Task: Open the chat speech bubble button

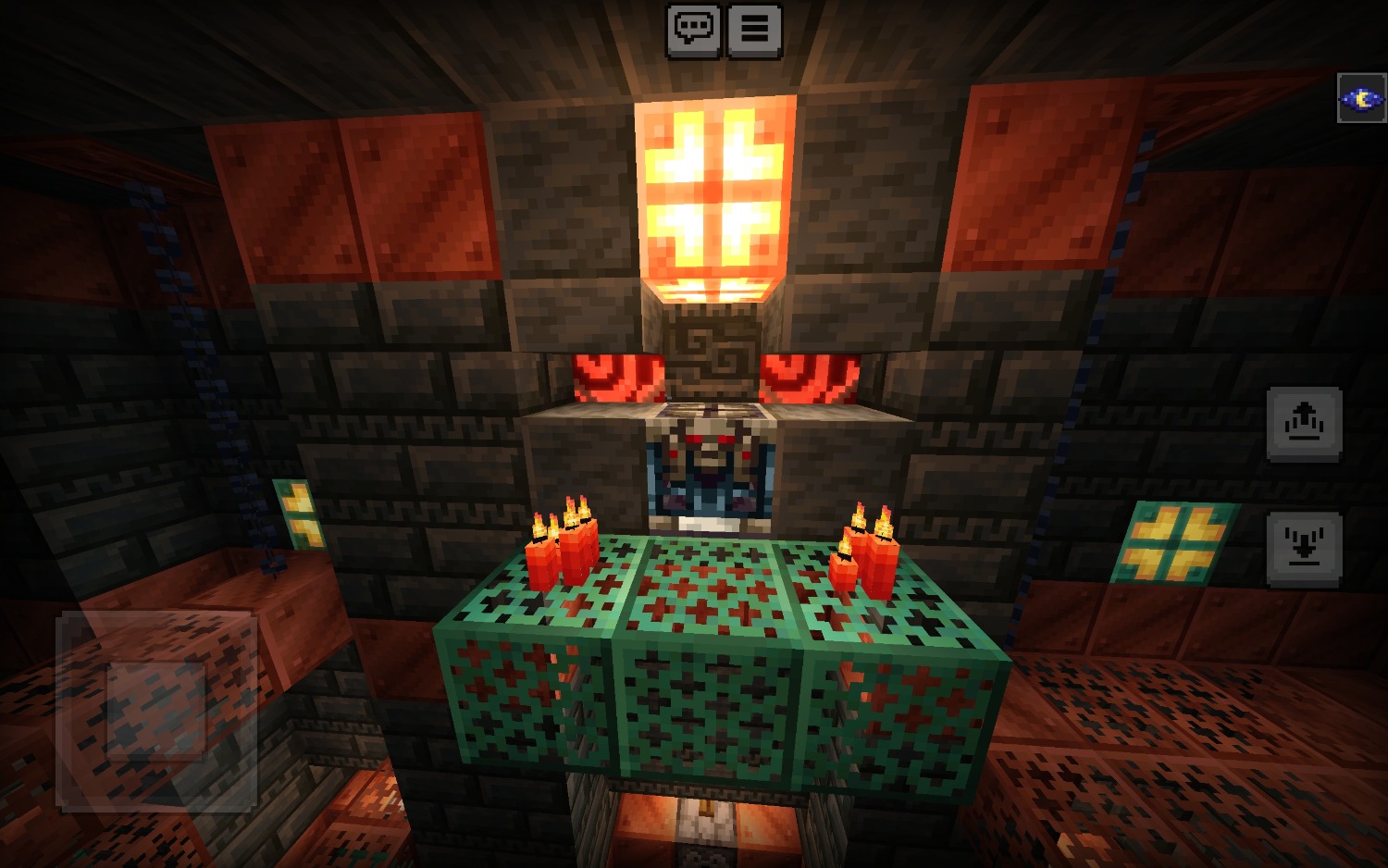Action: (x=693, y=30)
